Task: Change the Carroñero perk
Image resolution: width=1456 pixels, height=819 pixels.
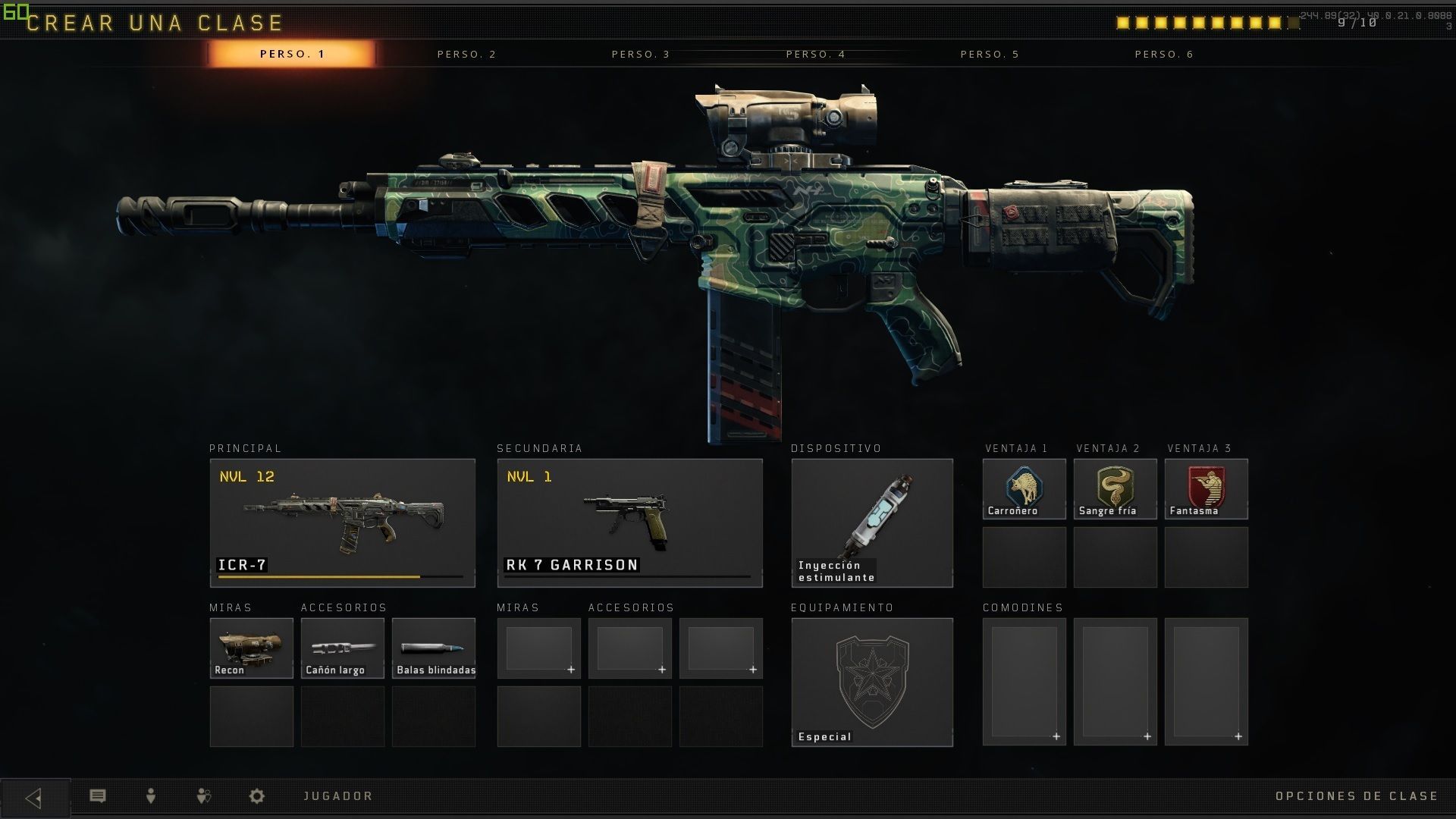Action: (x=1024, y=488)
